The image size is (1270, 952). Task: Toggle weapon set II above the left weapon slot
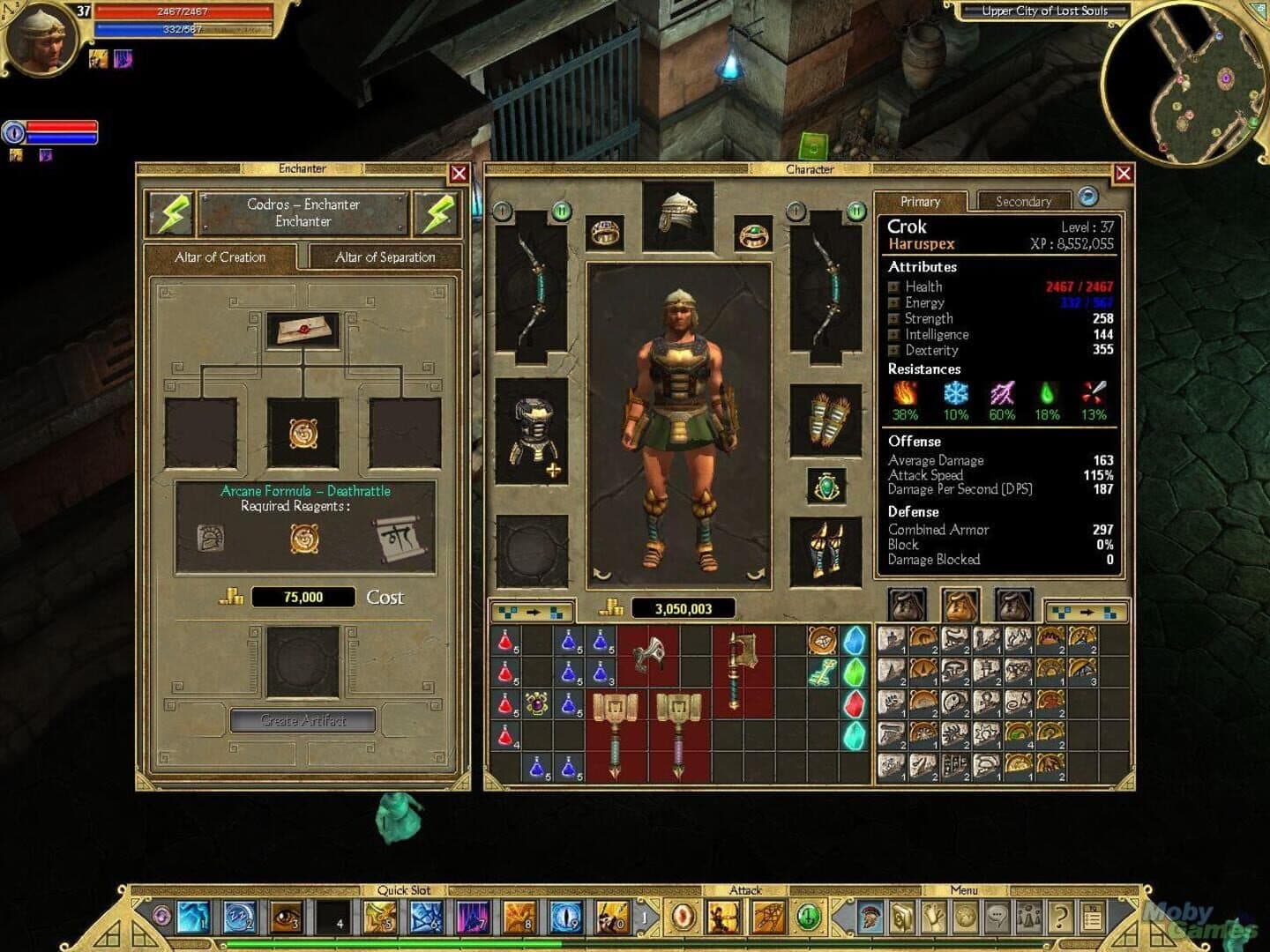point(563,211)
